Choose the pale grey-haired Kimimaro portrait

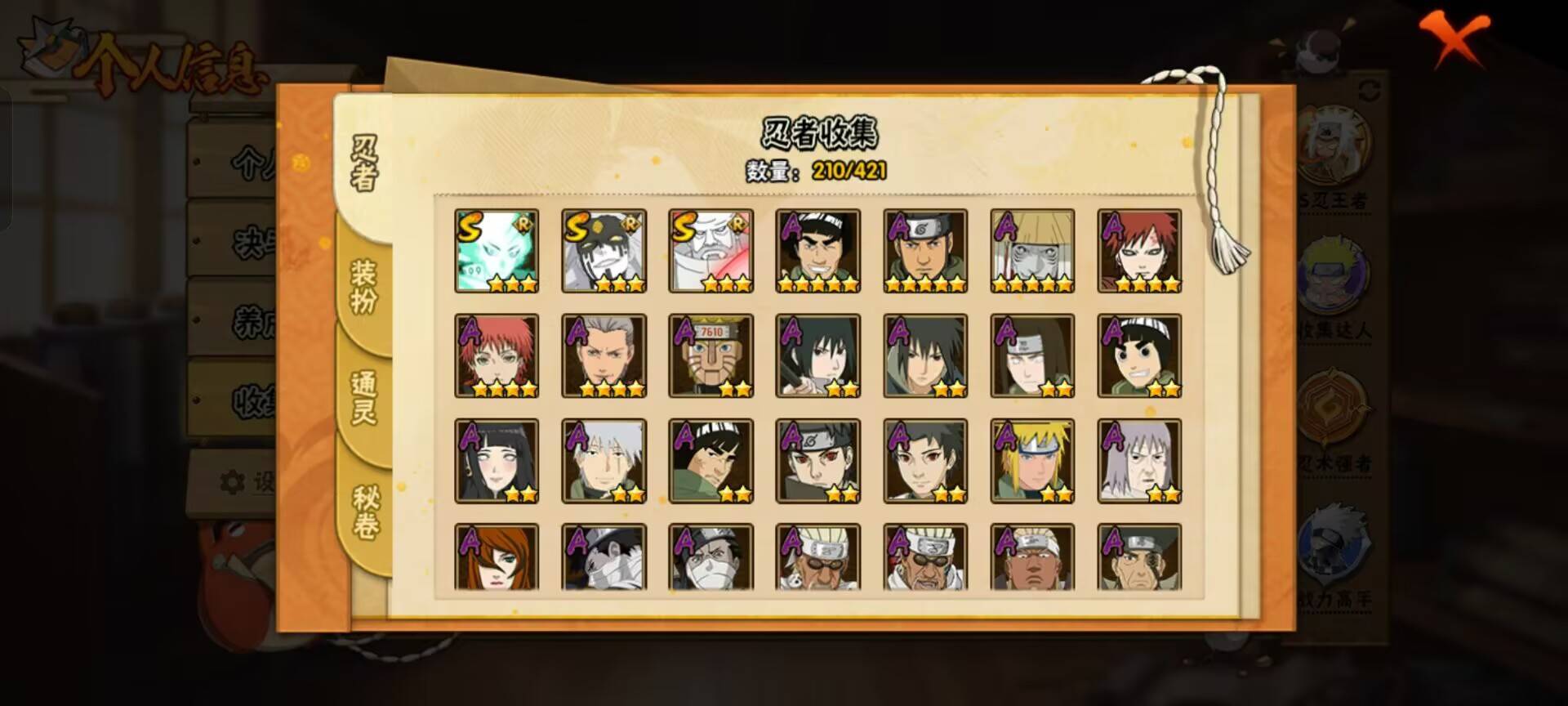[1139, 461]
